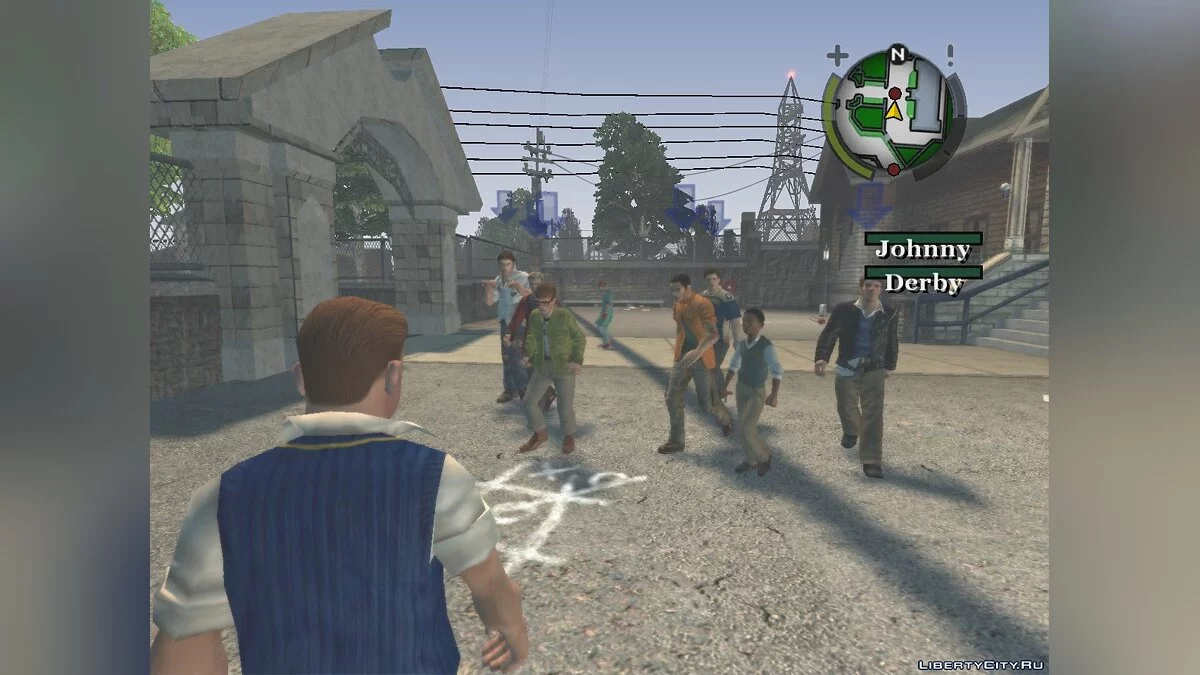Click the exclamation mark beside the minimap
This screenshot has width=1200, height=675.
coord(951,54)
